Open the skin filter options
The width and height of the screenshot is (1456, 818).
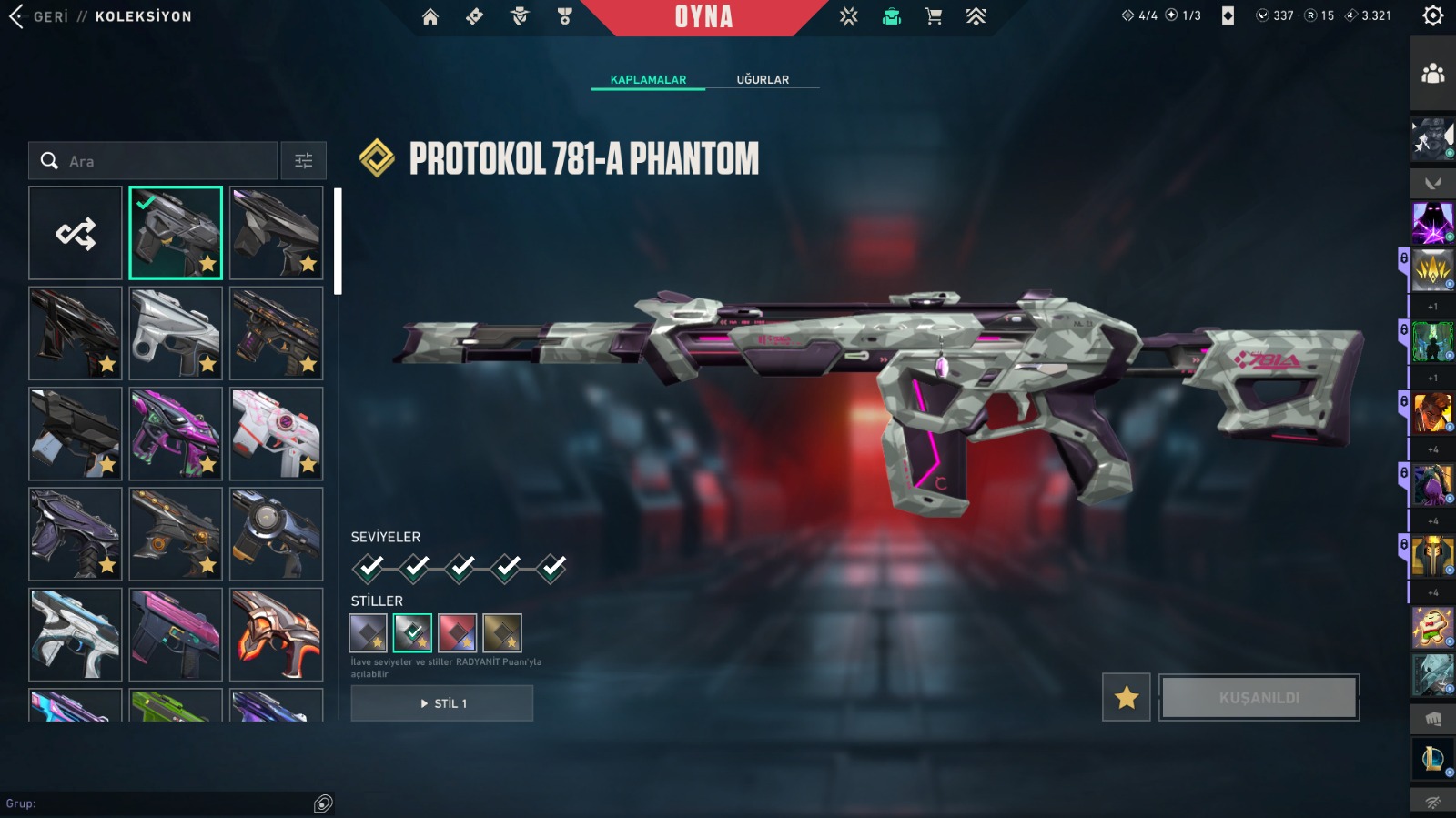[x=303, y=161]
